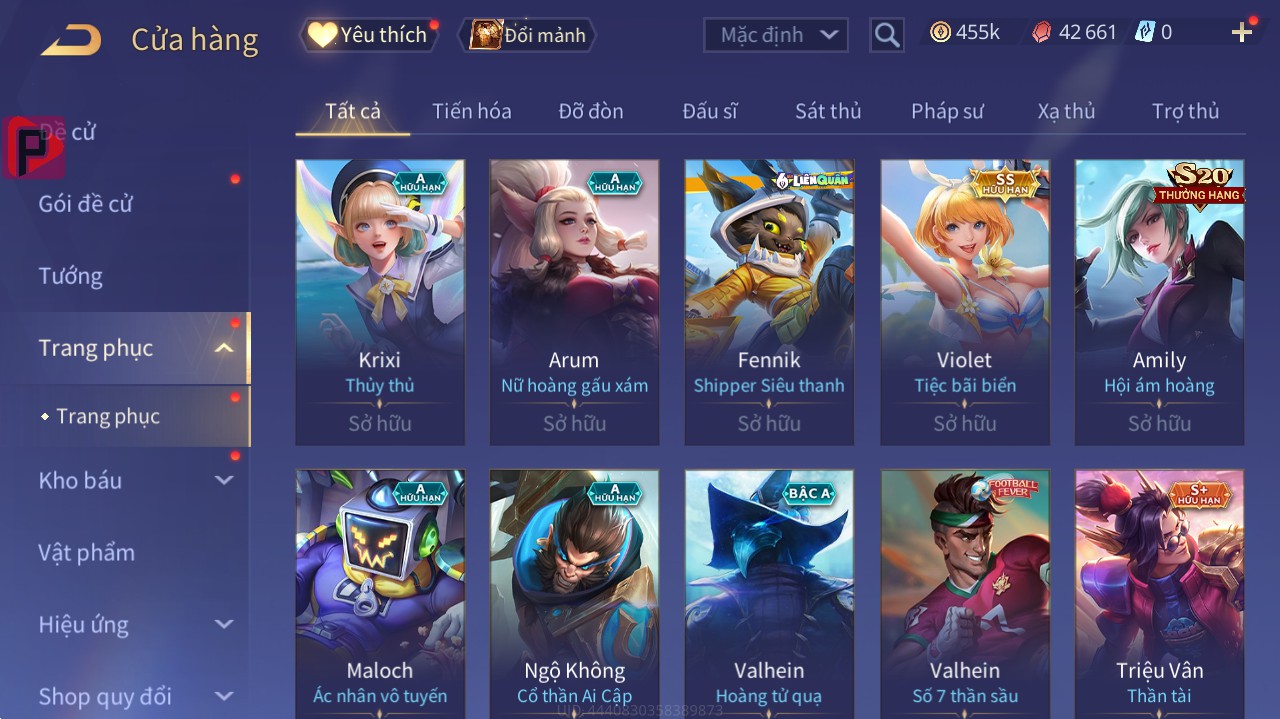The height and width of the screenshot is (719, 1280).
Task: Show the Đấu sĩ skins tab
Action: point(709,111)
